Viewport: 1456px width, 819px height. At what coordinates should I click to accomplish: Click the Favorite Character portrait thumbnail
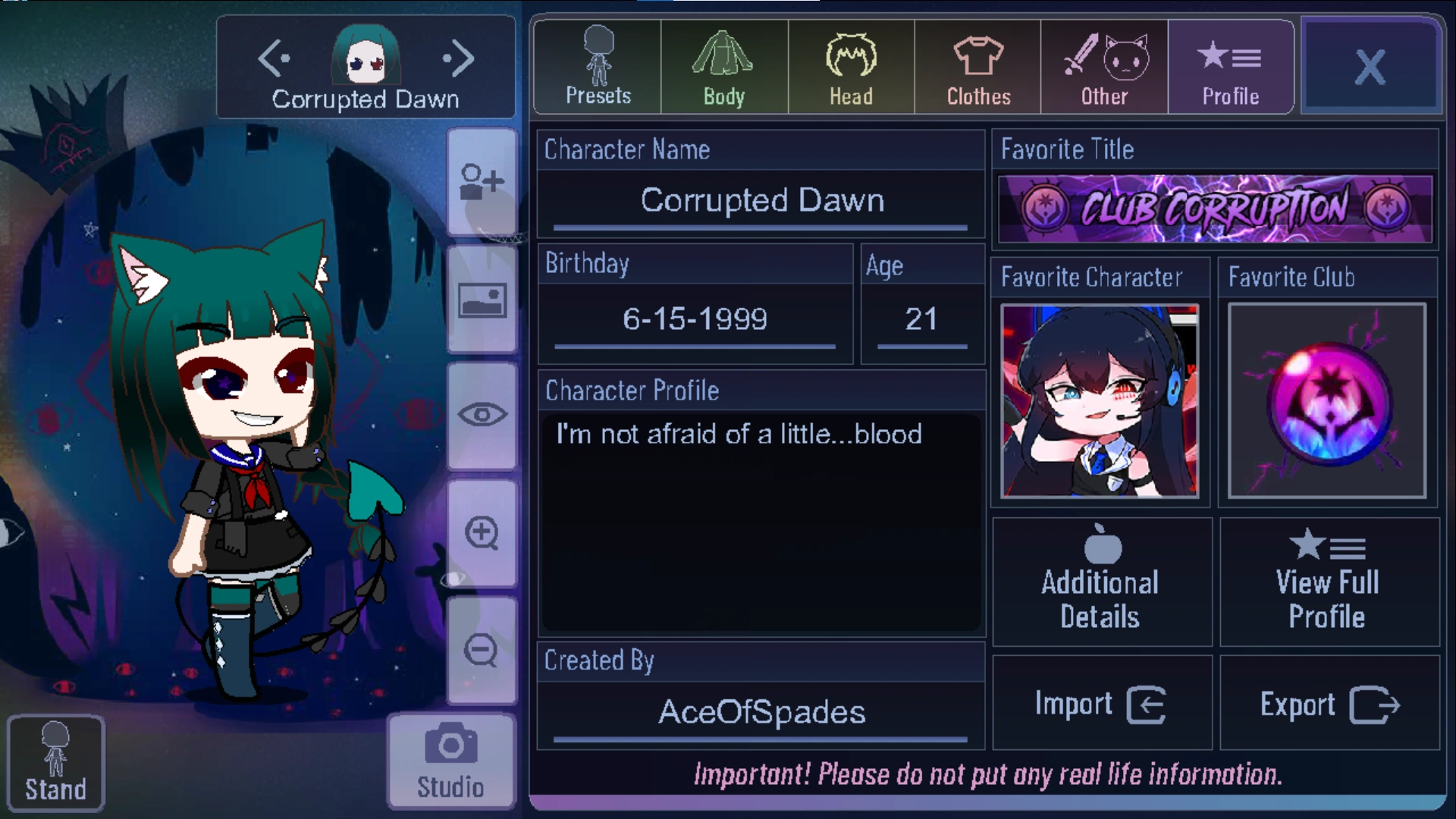(x=1100, y=400)
